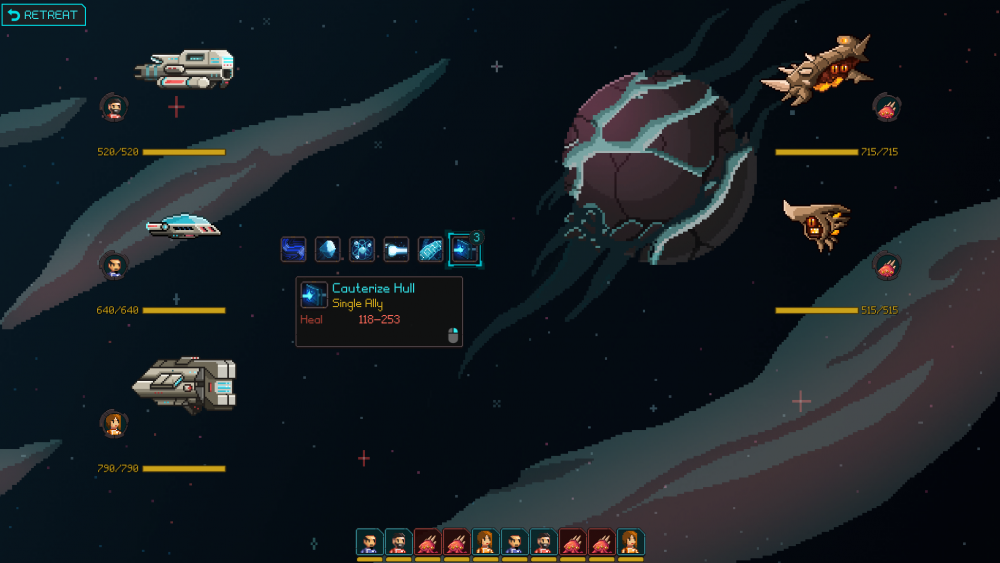Target the heavy grey ally ship with 790 hull
The width and height of the screenshot is (1000, 563).
(186, 383)
